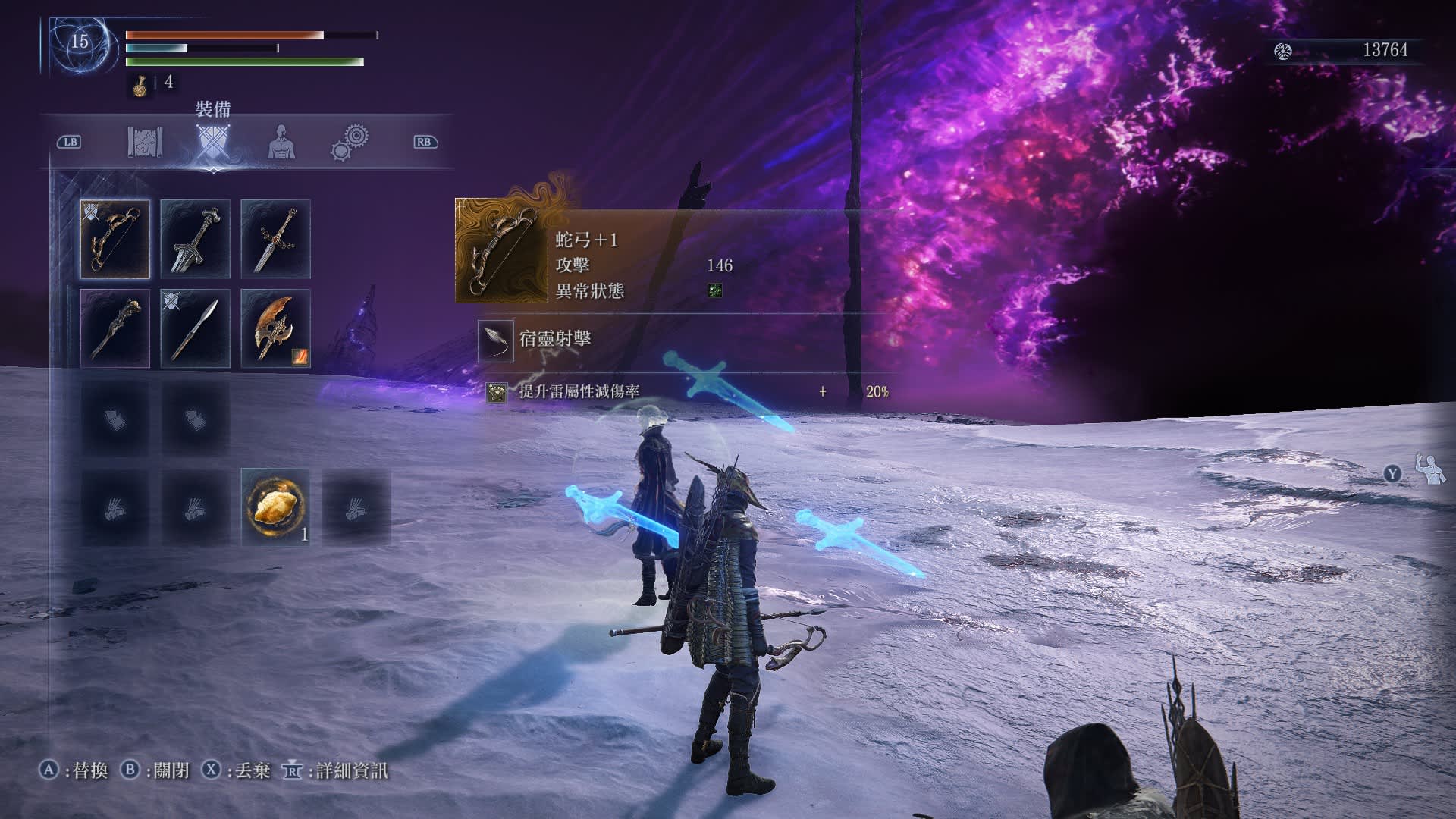Pick the gnarled staff slot

[x=115, y=328]
